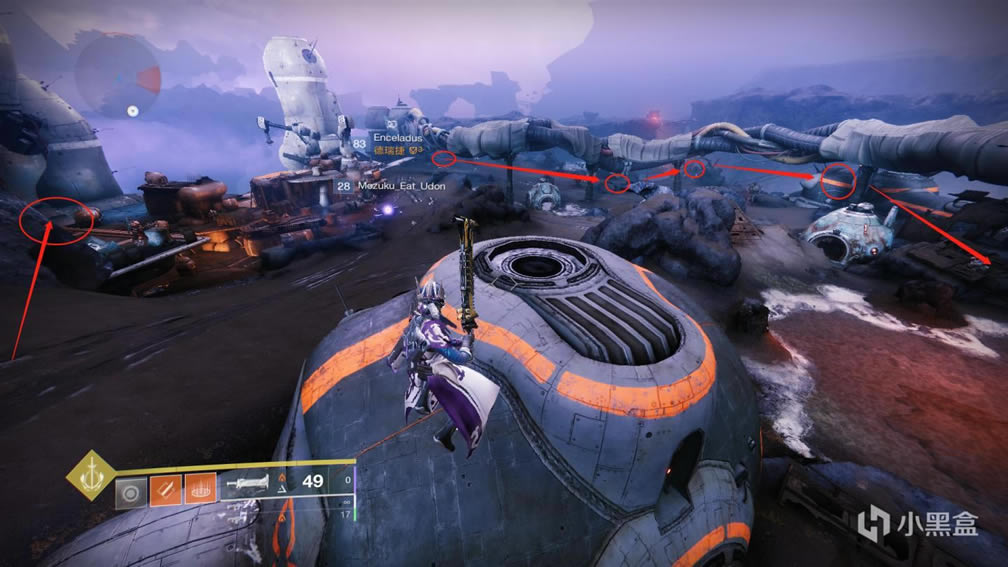Select the gray grenade ability icon
The height and width of the screenshot is (567, 1008).
pyautogui.click(x=128, y=495)
